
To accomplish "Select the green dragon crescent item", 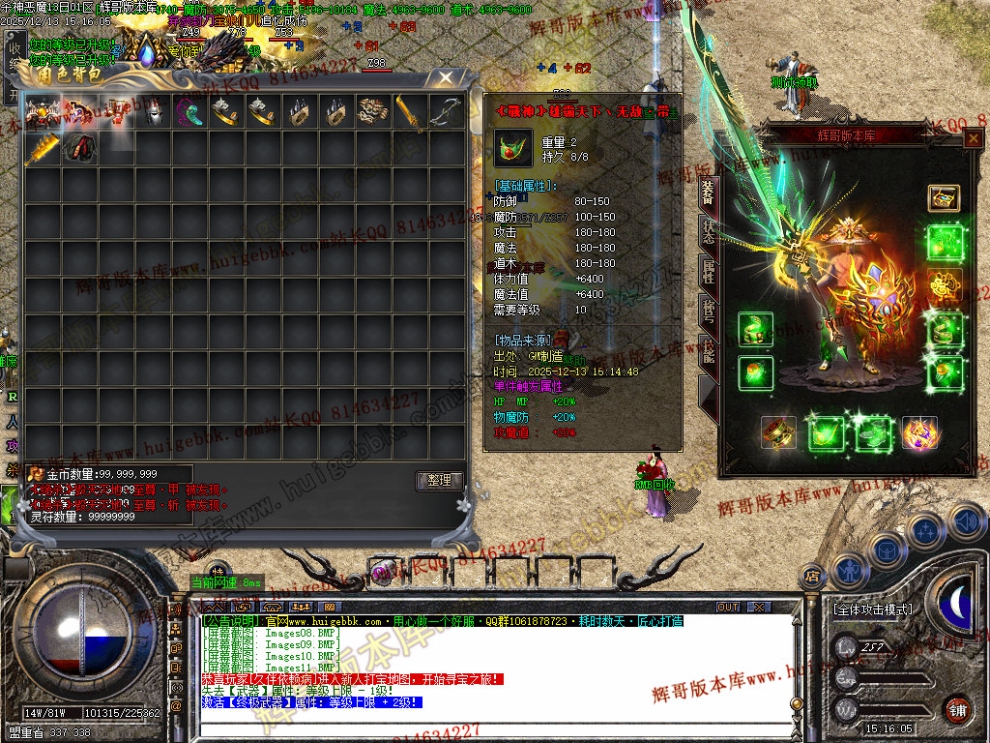I will click(x=190, y=112).
